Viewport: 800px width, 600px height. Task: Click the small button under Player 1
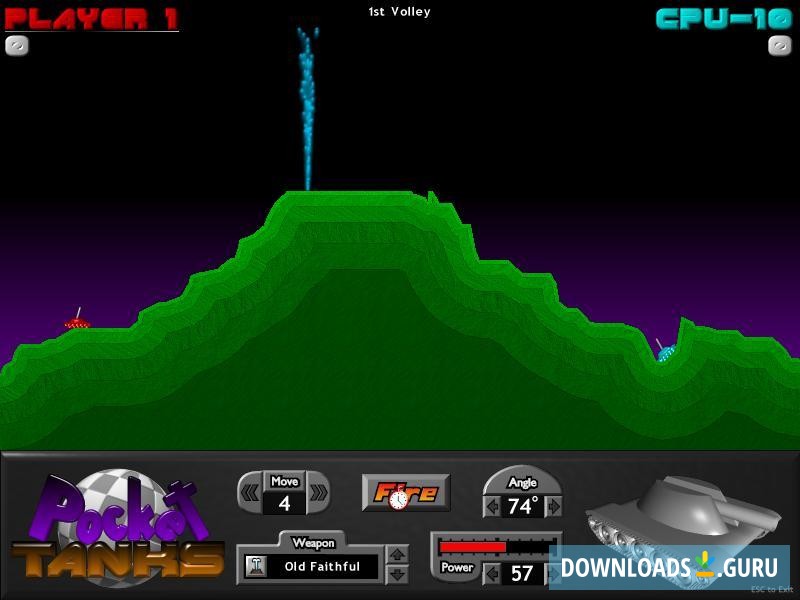coord(17,45)
